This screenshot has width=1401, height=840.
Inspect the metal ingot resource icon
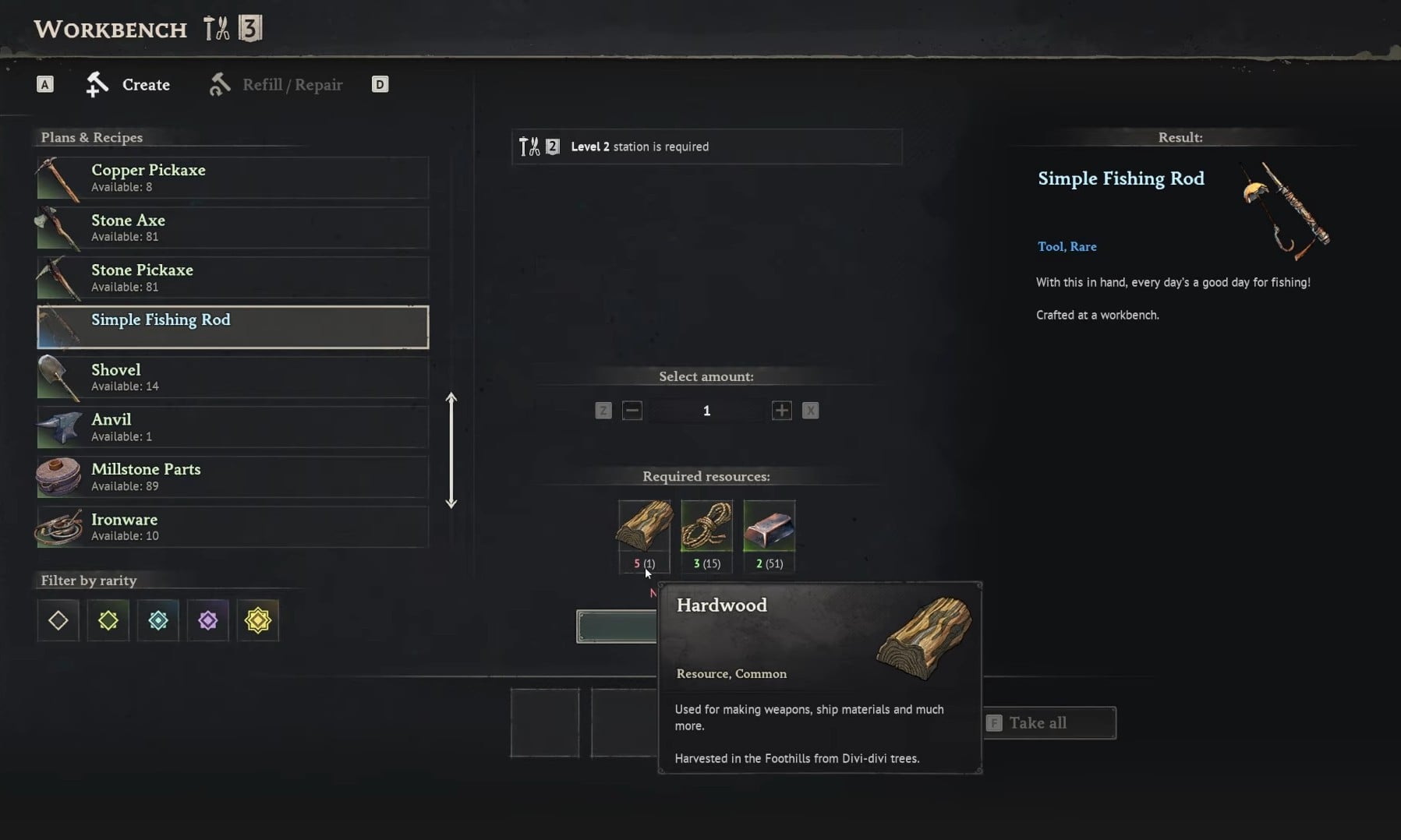[769, 526]
